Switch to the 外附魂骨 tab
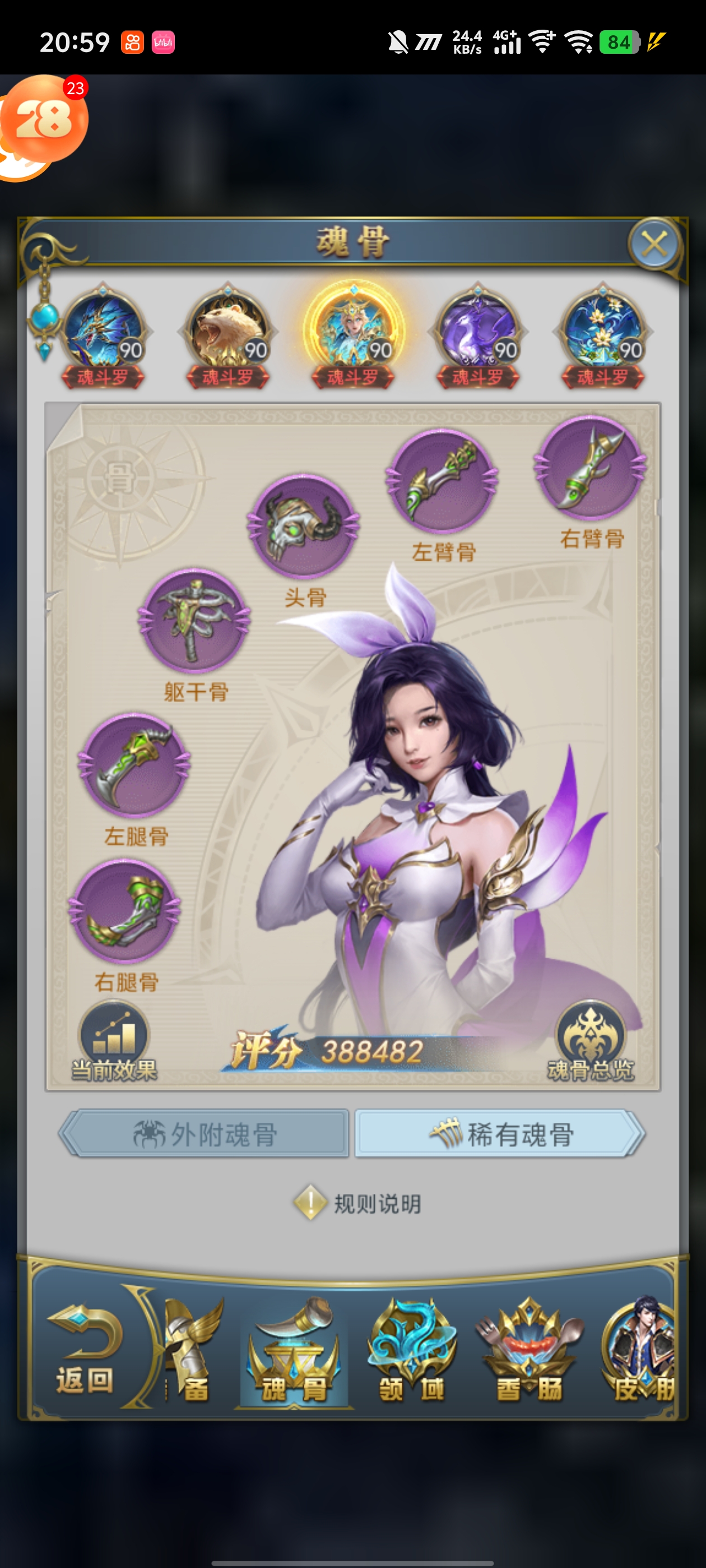Viewport: 706px width, 1568px height. [205, 1133]
